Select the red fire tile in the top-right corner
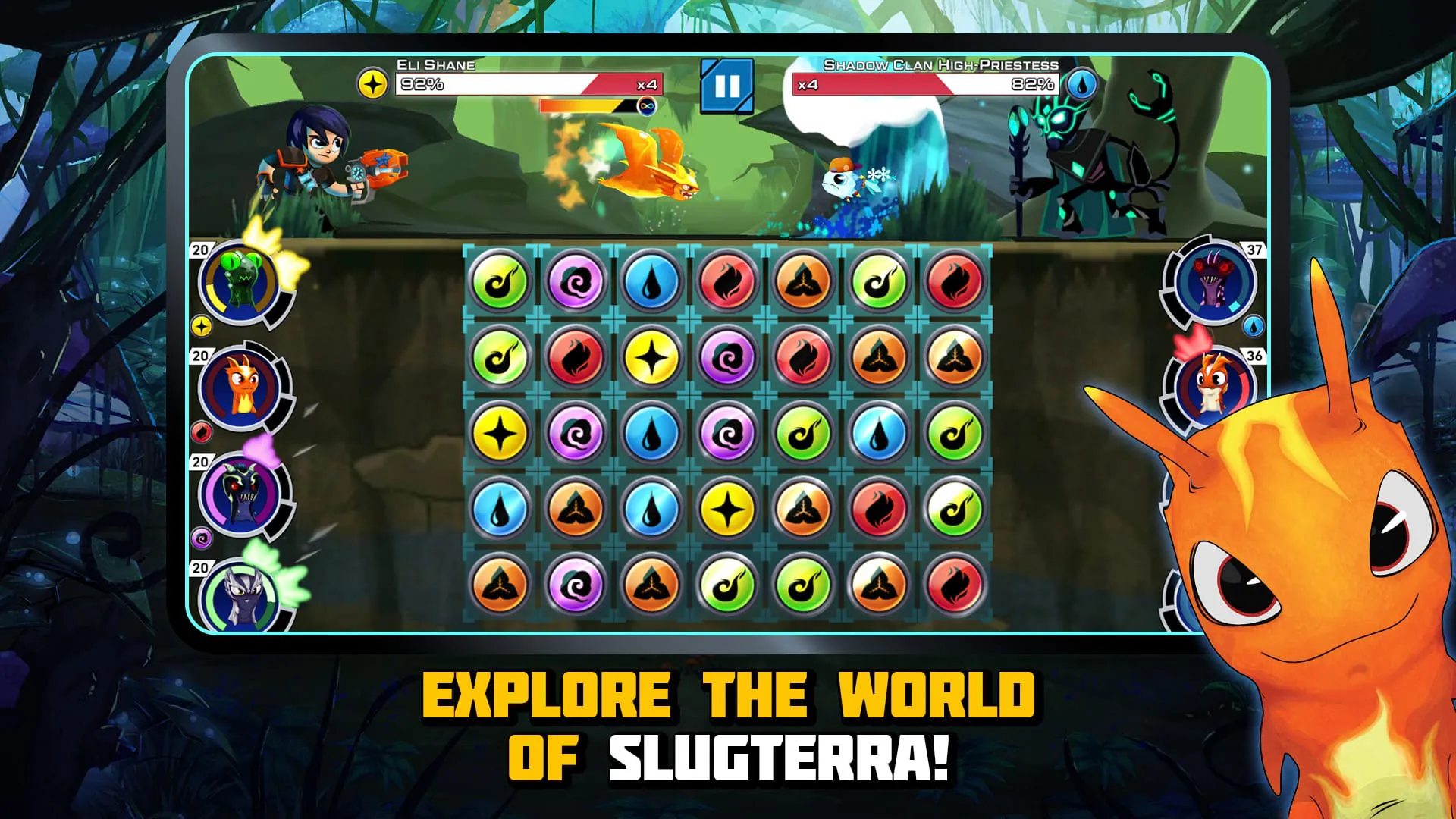The image size is (1456, 819). pos(954,282)
